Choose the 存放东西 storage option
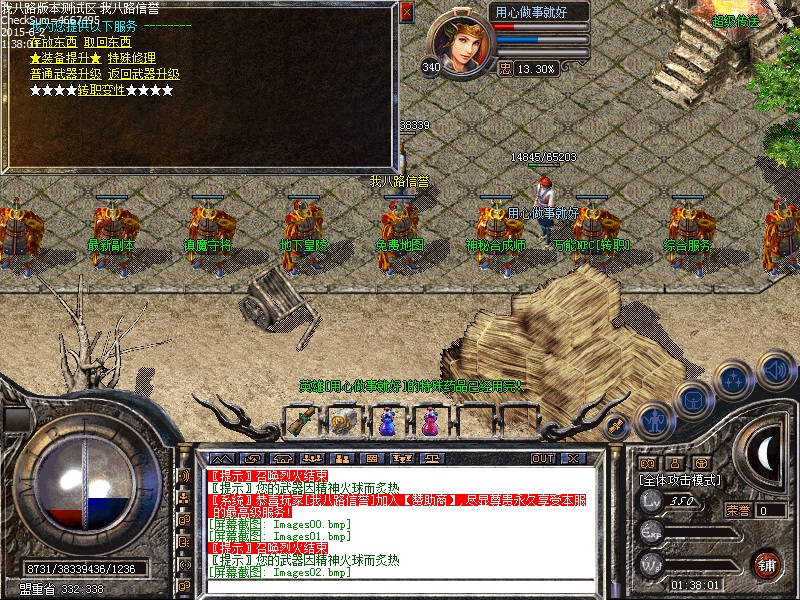Viewport: 800px width, 600px height. (54, 42)
